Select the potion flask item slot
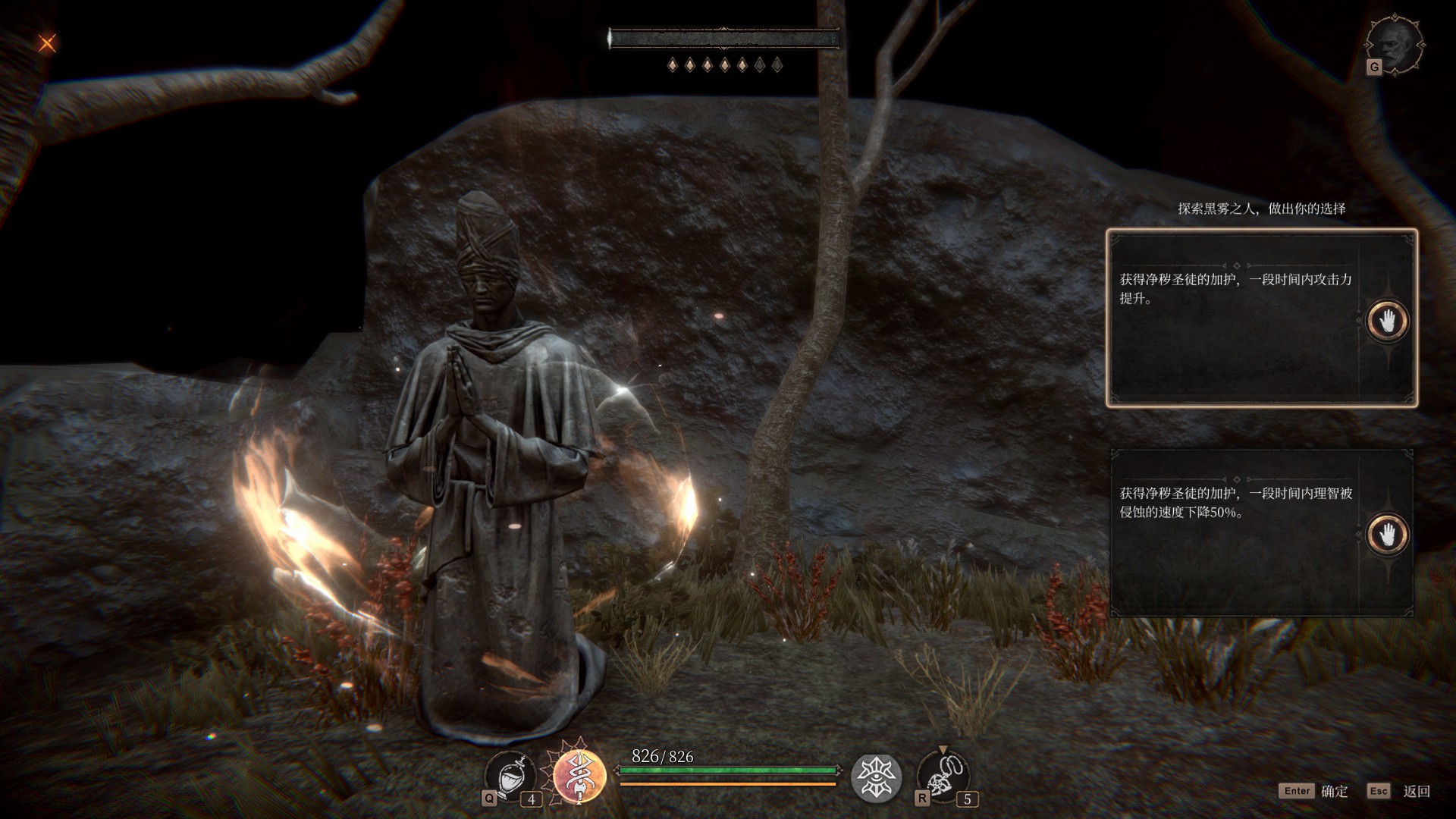The height and width of the screenshot is (819, 1456). 510,777
